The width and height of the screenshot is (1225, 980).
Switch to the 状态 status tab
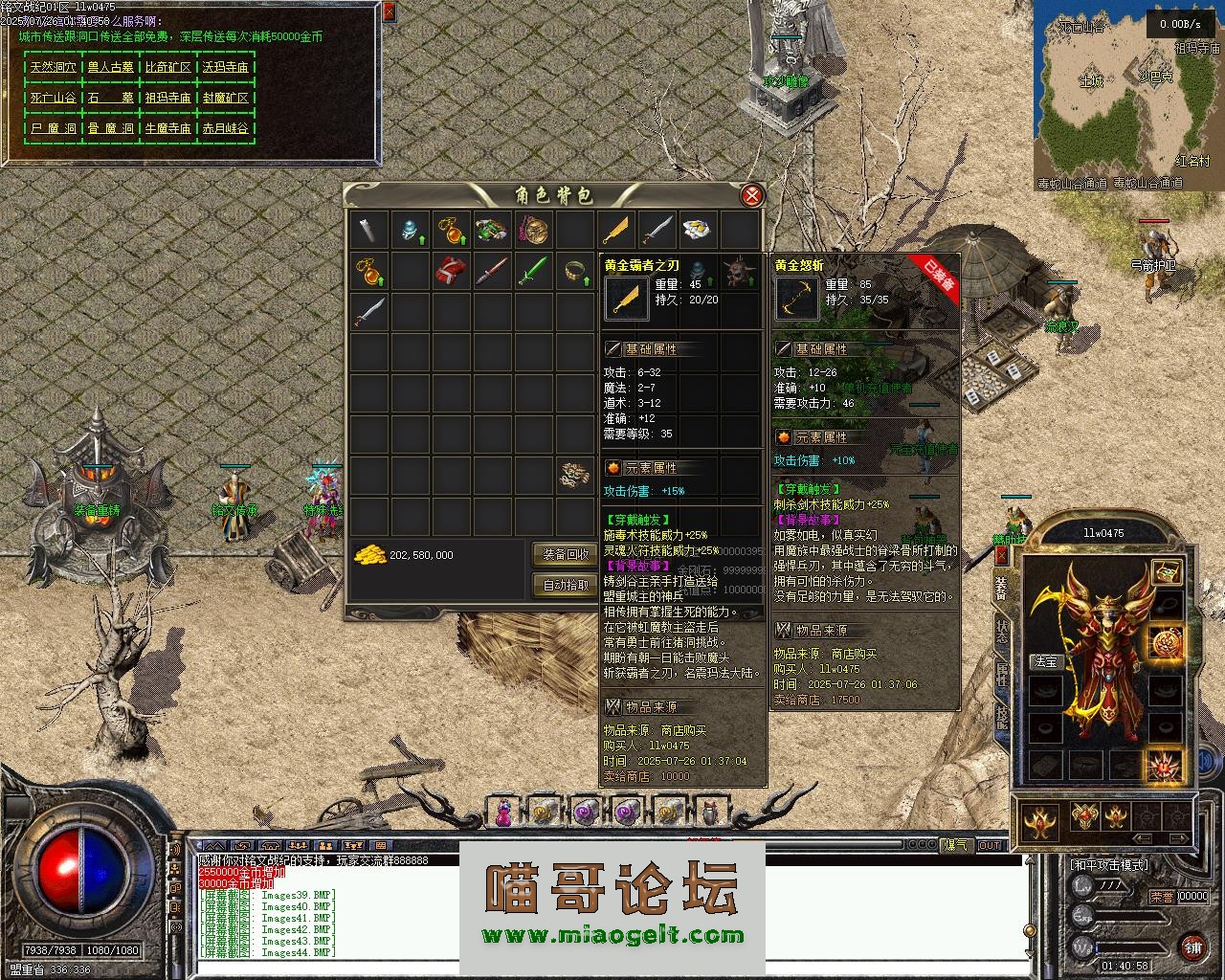[x=1001, y=632]
